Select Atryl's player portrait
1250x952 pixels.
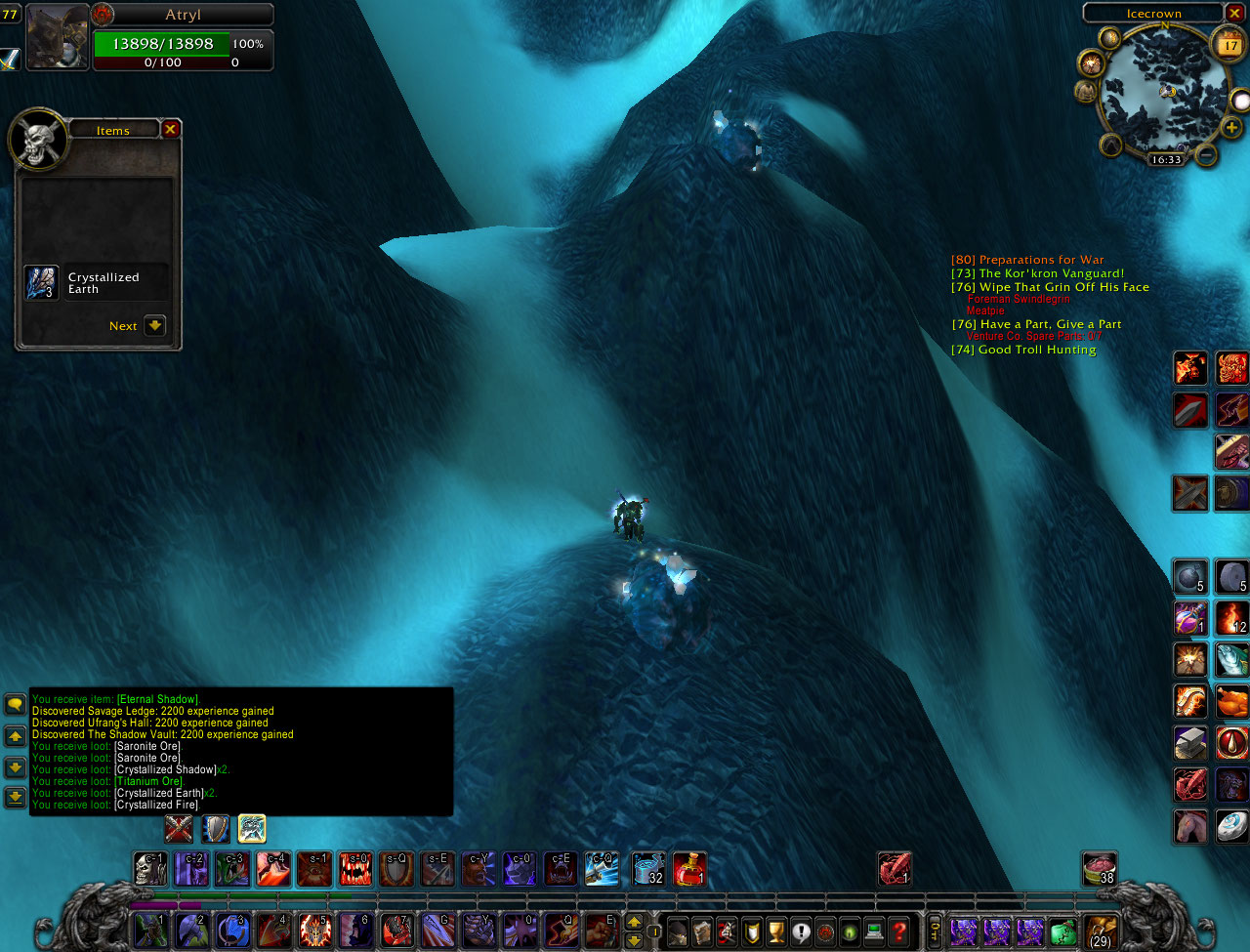click(x=58, y=37)
